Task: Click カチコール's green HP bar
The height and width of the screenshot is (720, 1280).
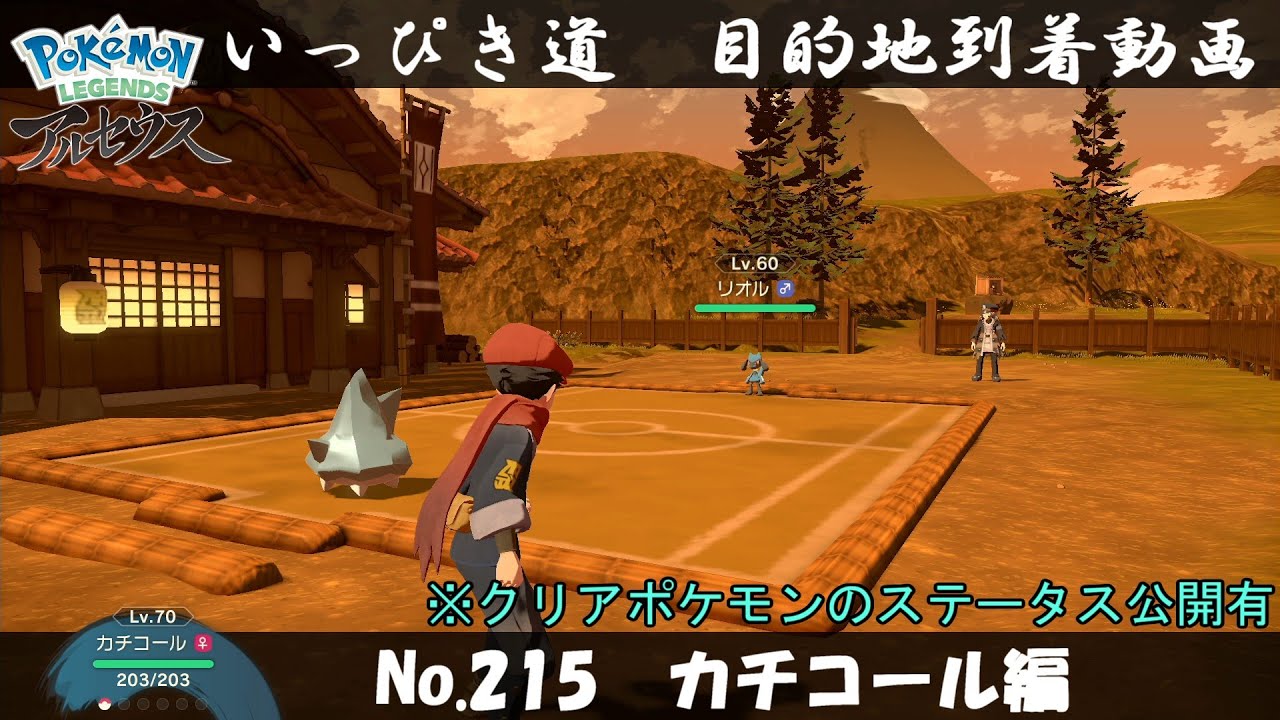Action: coord(153,664)
